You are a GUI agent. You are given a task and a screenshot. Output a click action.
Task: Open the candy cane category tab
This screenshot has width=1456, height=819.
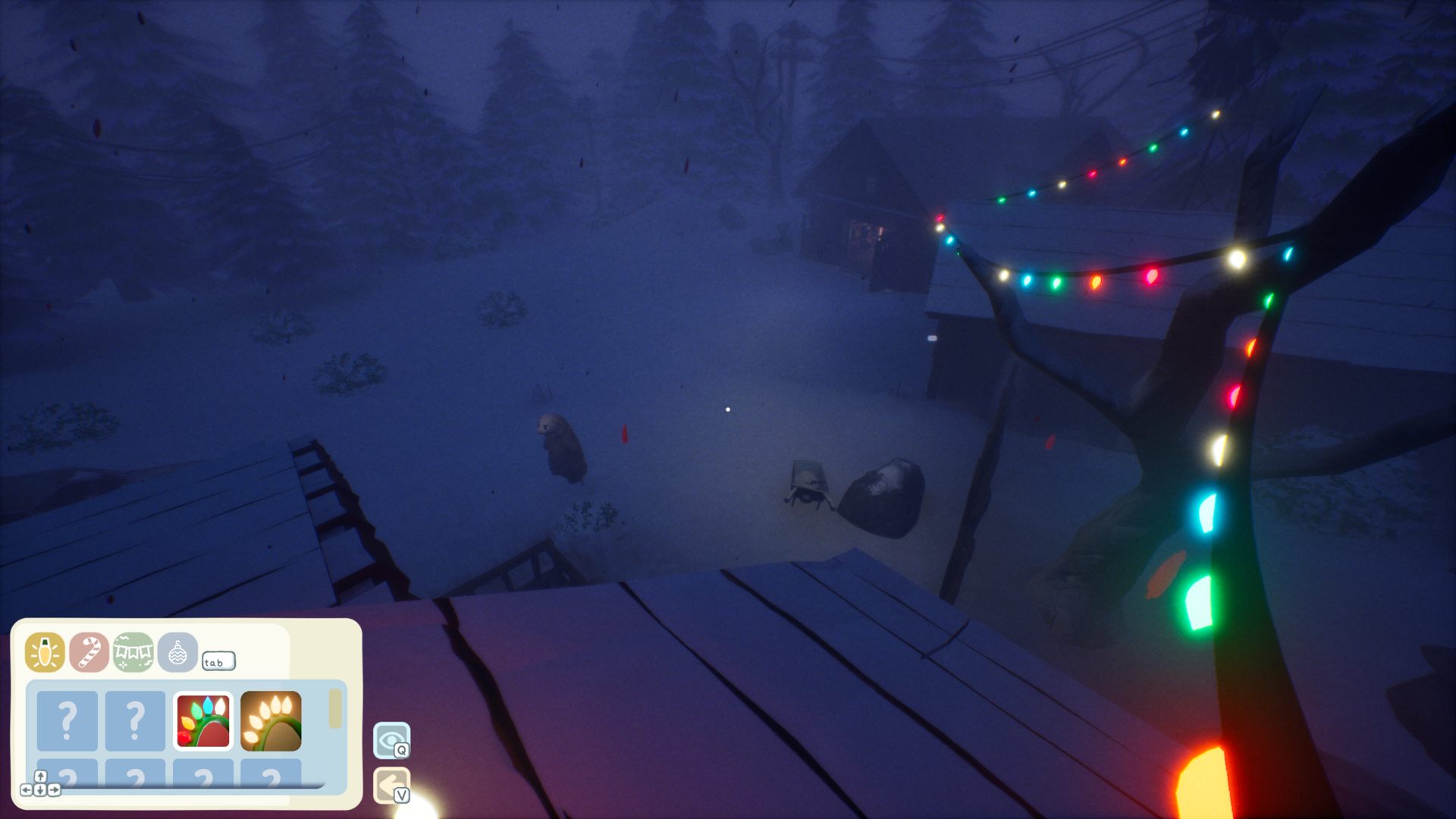89,652
